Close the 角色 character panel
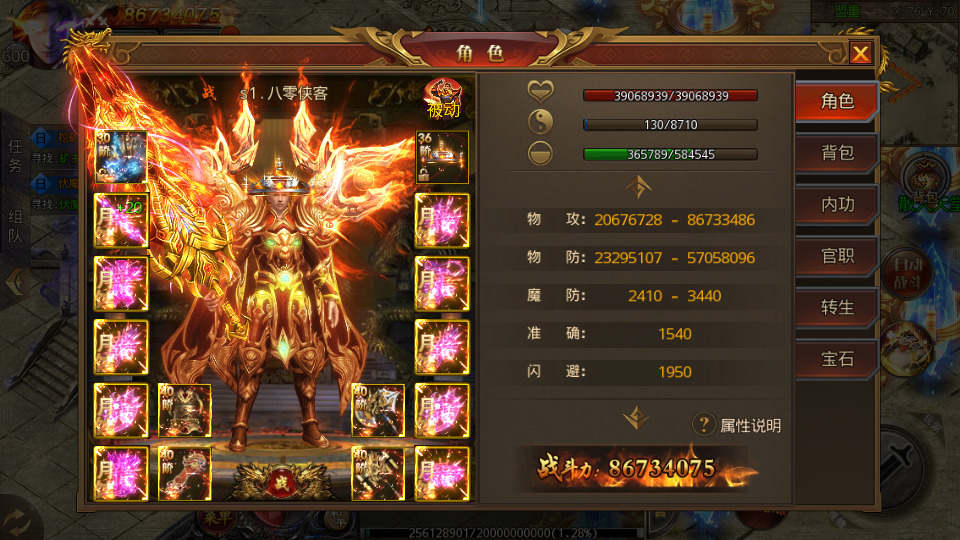Screen dimensions: 960x540 click(x=860, y=53)
